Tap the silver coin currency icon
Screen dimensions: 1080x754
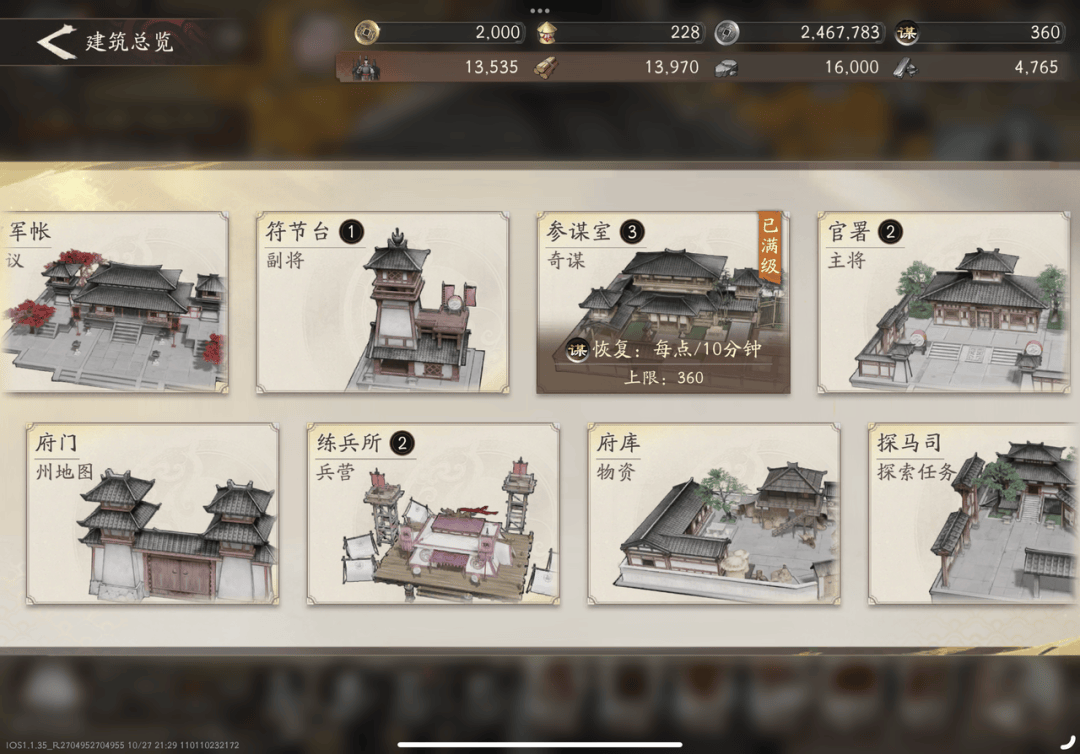pyautogui.click(x=727, y=33)
